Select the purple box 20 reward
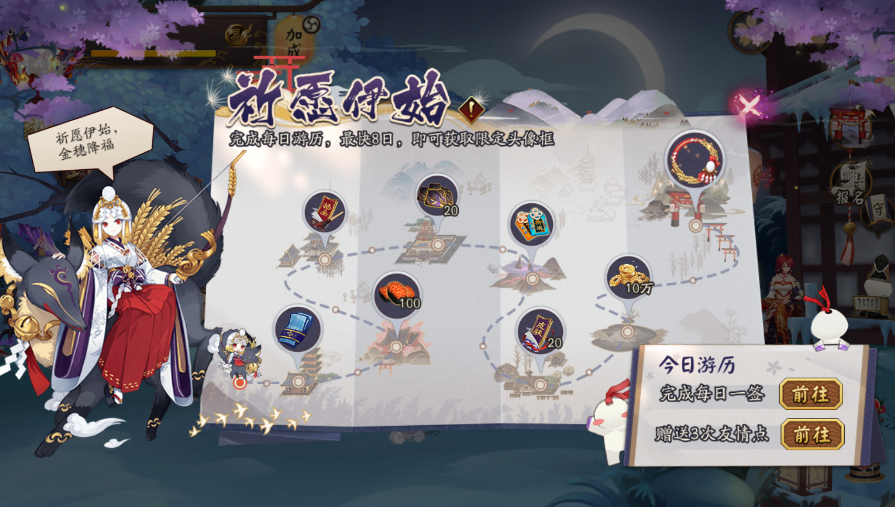Screen dimensions: 895x507 pos(437,197)
